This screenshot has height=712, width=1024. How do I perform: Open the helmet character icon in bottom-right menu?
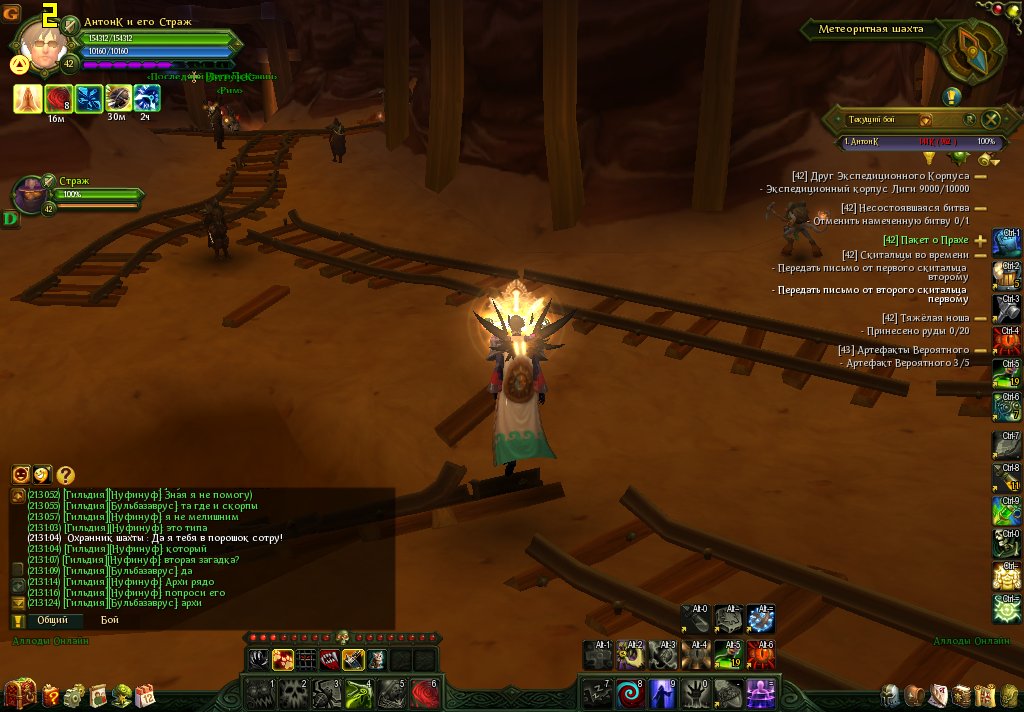890,695
